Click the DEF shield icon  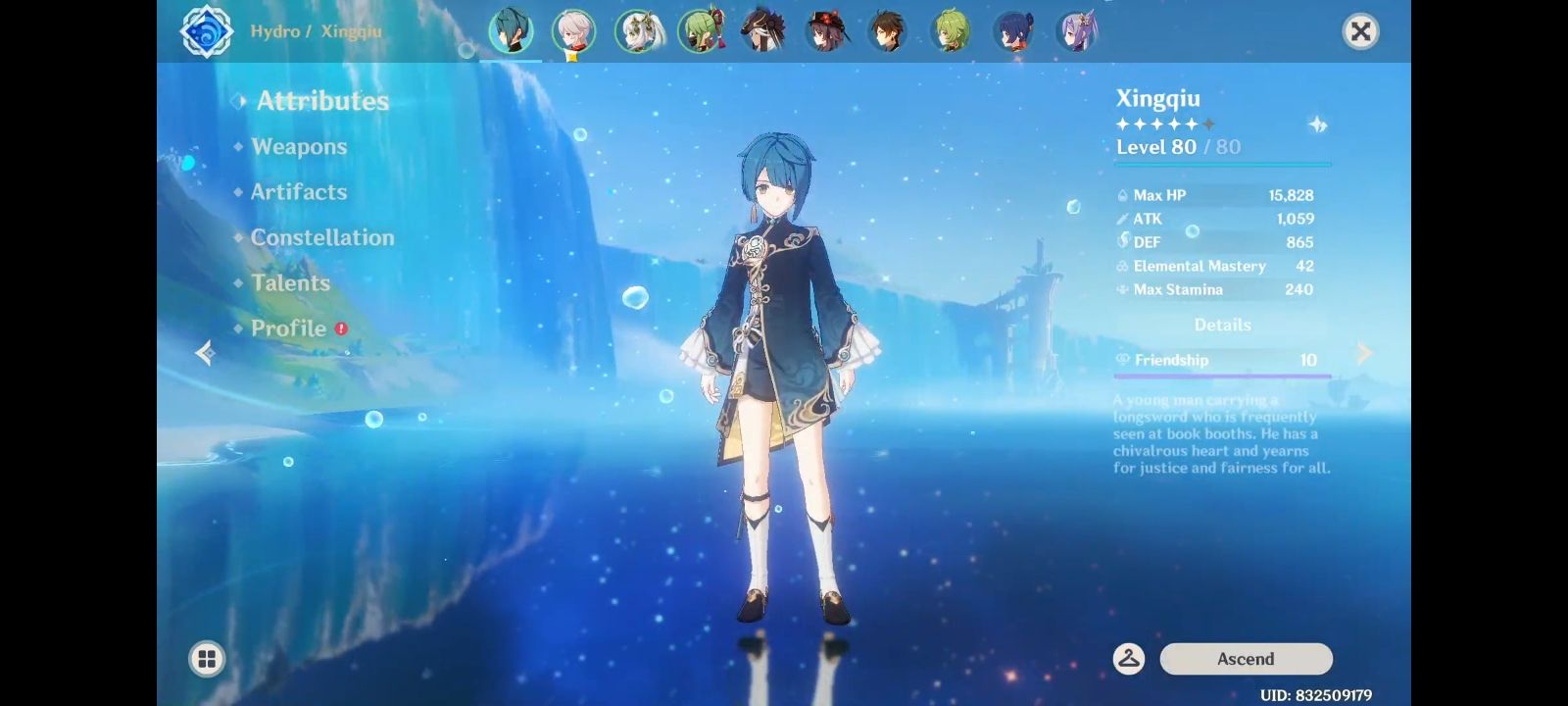(x=1122, y=242)
